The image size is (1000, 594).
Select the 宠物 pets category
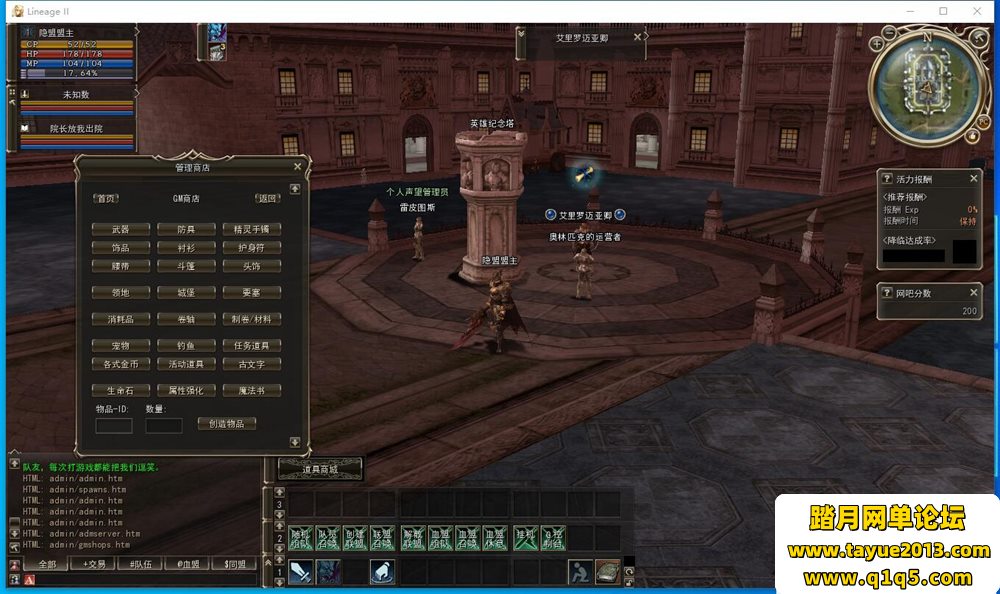tap(120, 345)
